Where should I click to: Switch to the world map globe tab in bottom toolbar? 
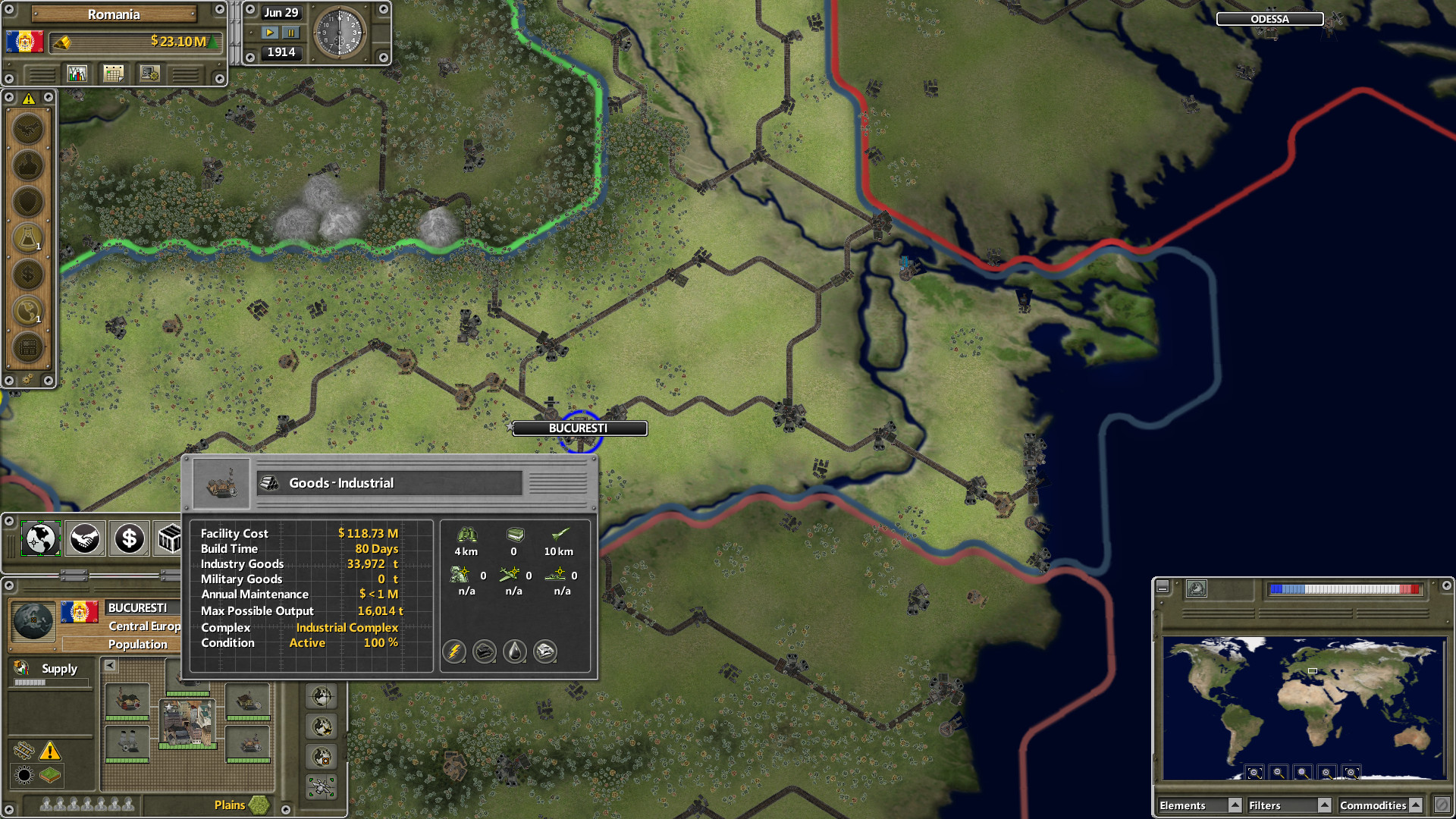coord(40,538)
